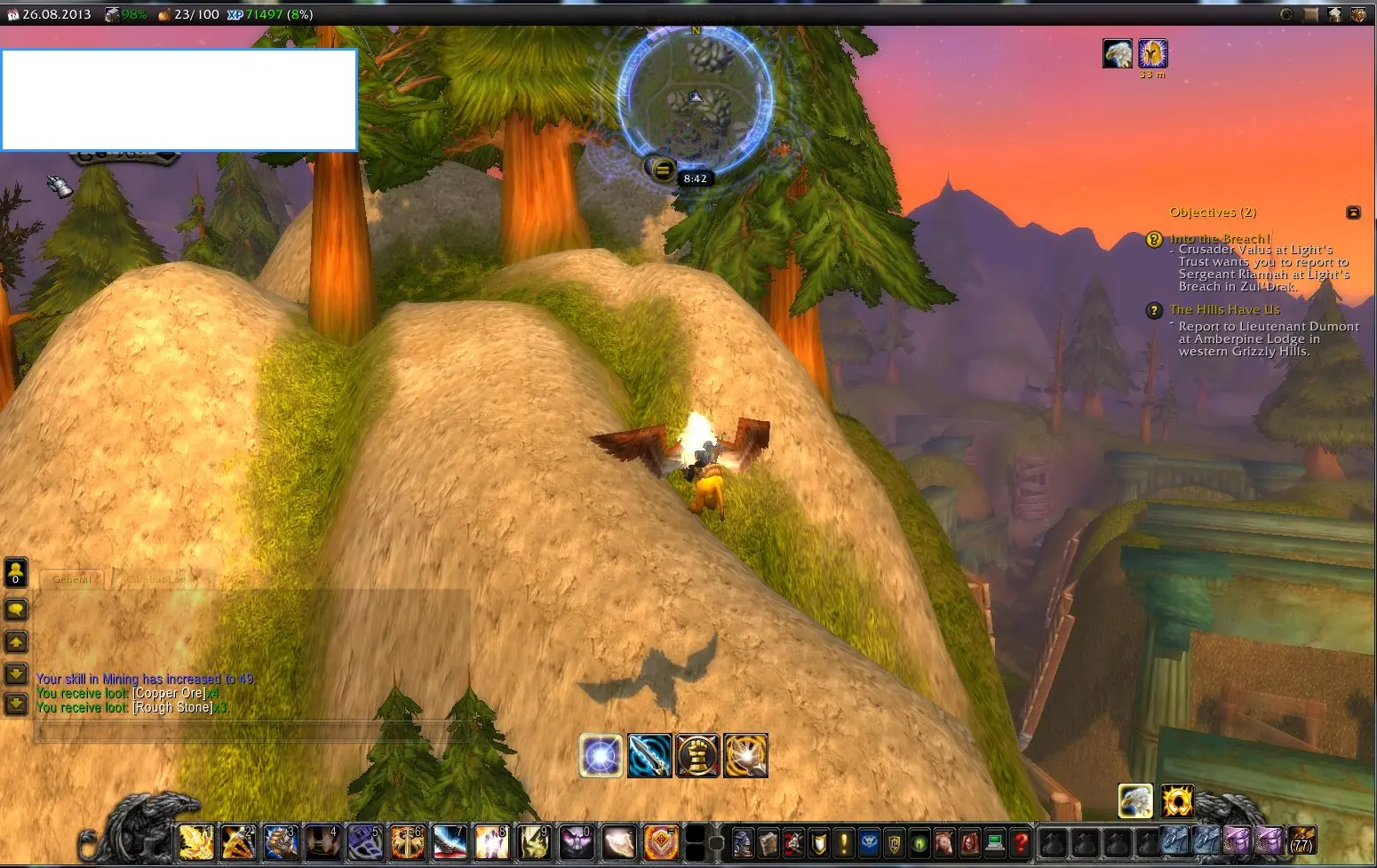Switch to the General chat tab
Viewport: 1377px width, 868px height.
[72, 579]
